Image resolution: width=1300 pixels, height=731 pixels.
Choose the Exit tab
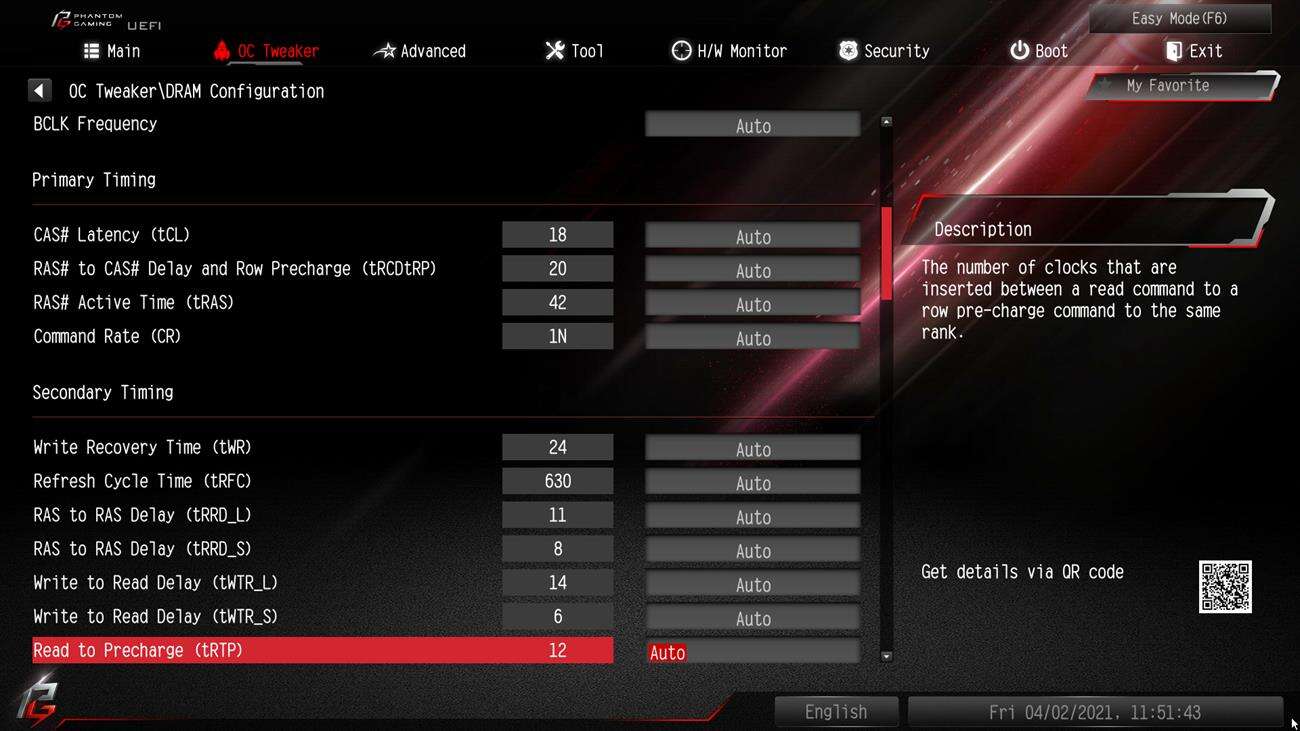(x=1193, y=51)
